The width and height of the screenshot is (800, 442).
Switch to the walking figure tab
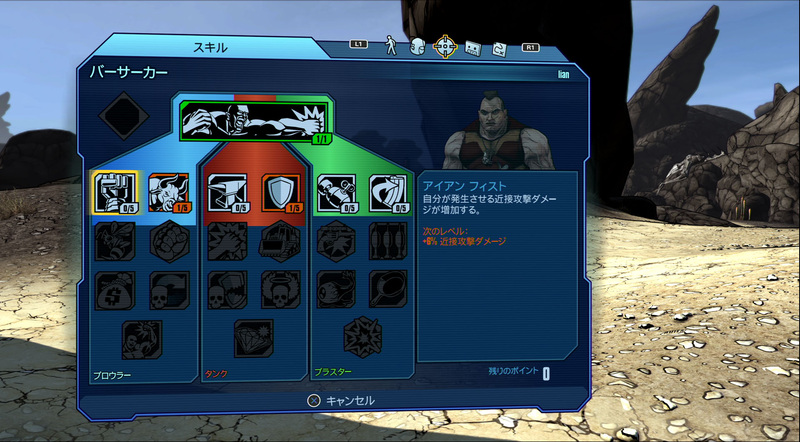click(393, 46)
